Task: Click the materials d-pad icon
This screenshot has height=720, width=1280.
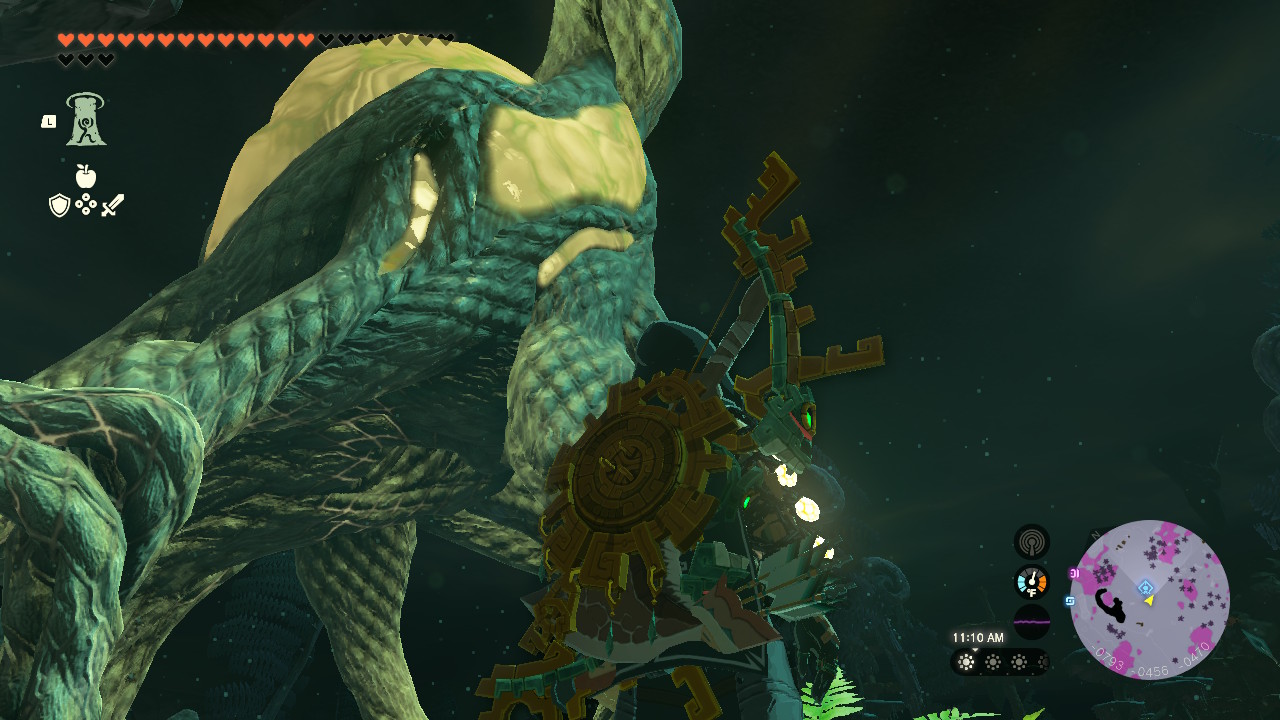Action: pos(88,205)
